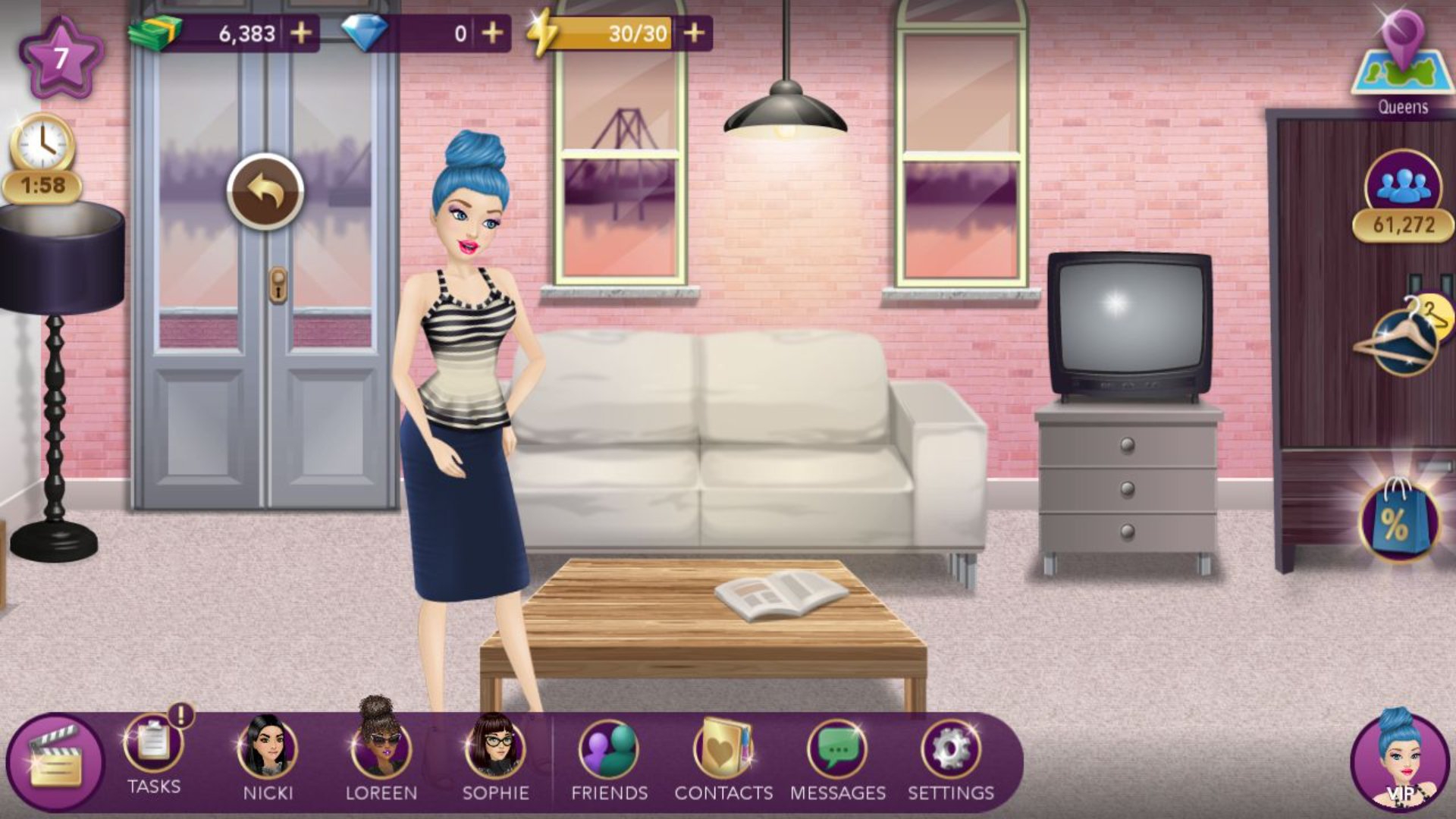This screenshot has width=1456, height=819.
Task: Open the Settings gear
Action: 951,749
